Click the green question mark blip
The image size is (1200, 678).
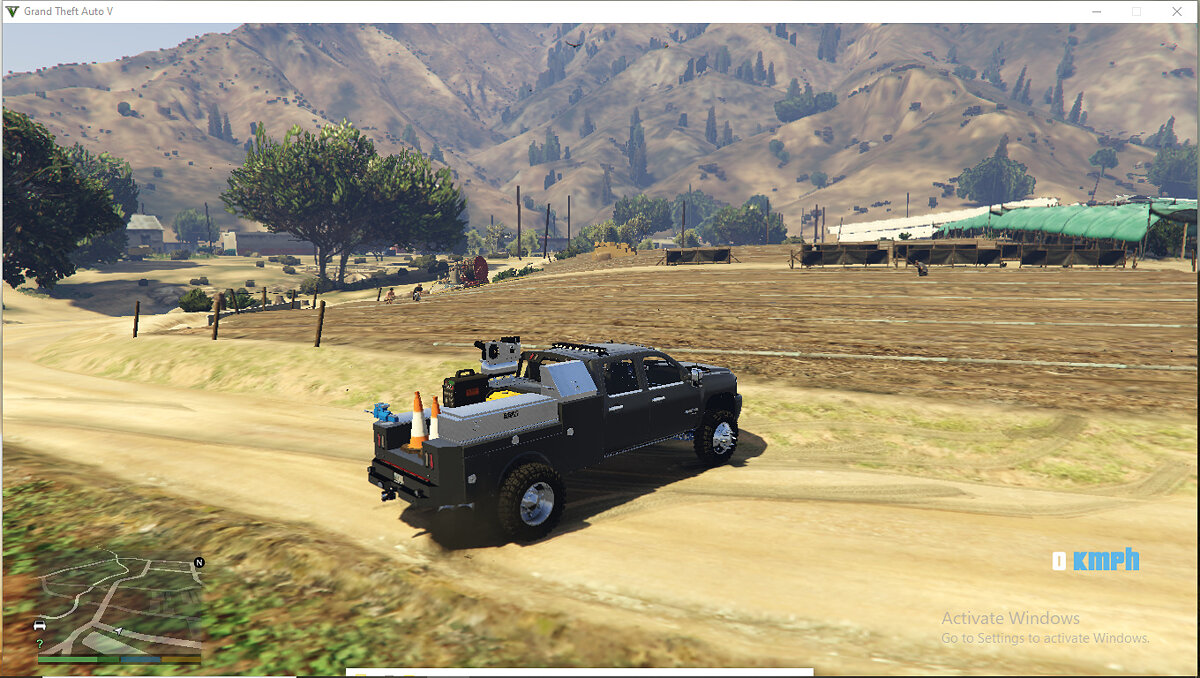40,643
